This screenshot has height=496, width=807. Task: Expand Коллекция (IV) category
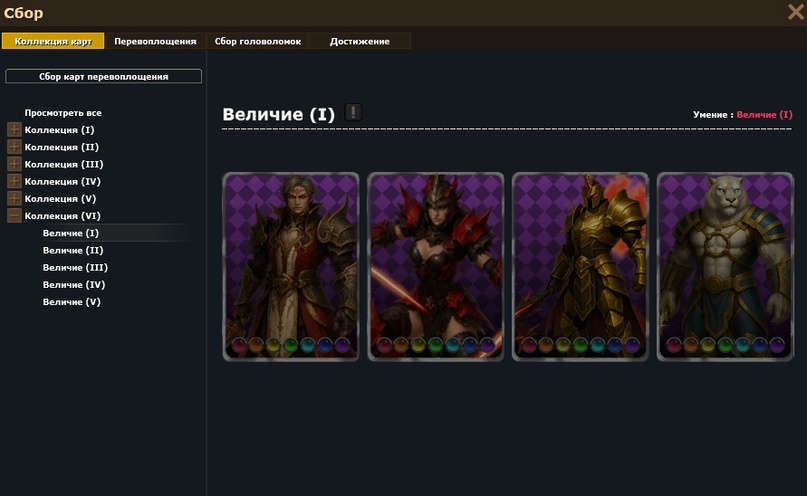pyautogui.click(x=14, y=181)
